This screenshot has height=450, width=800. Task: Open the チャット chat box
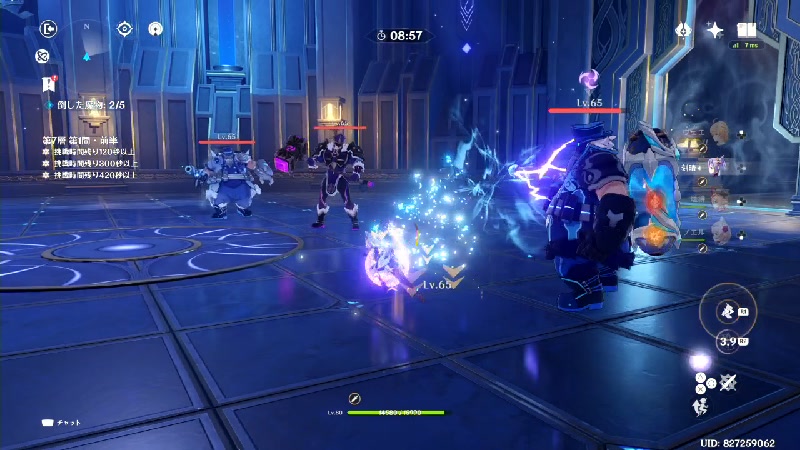point(62,422)
